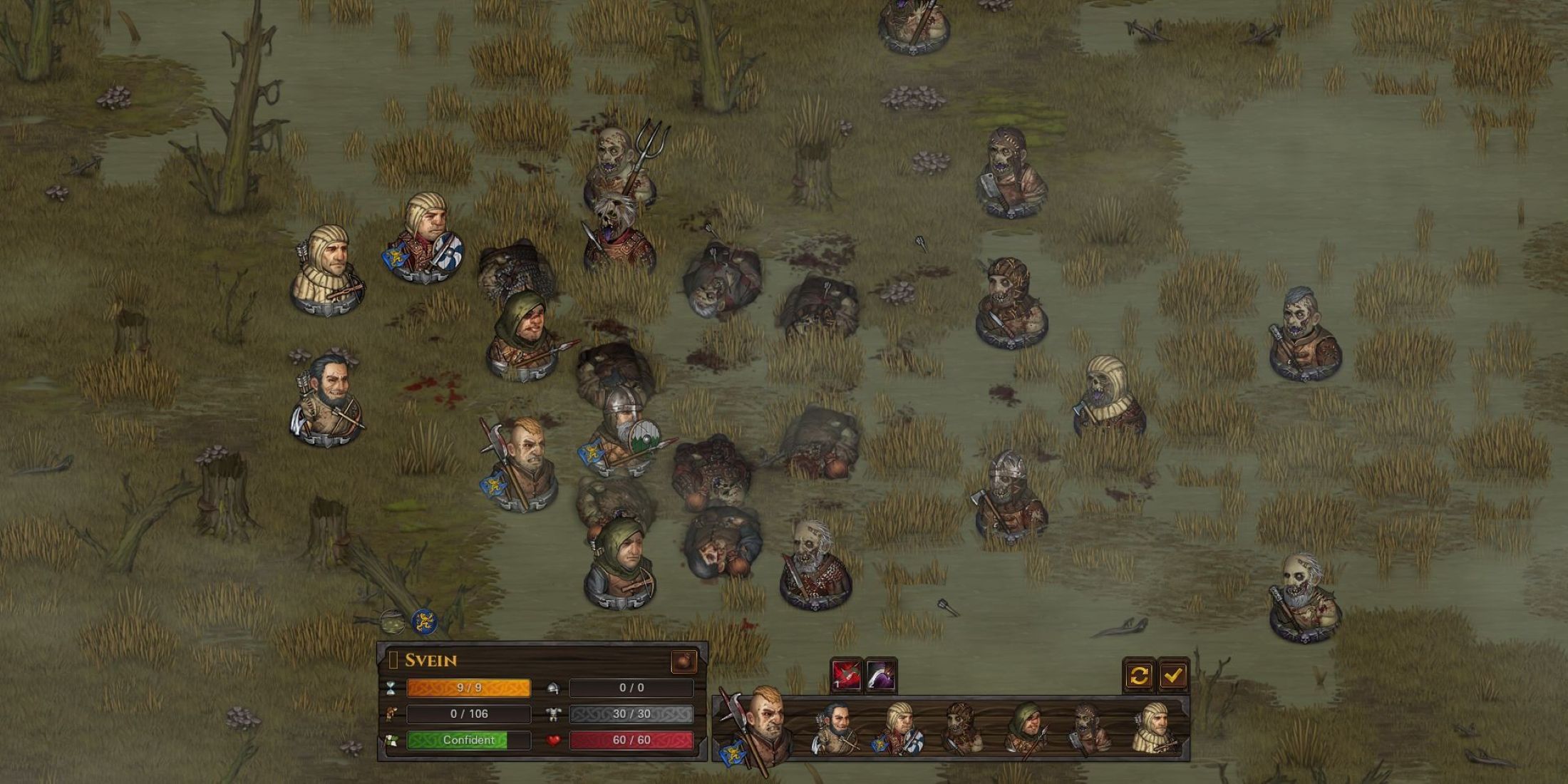This screenshot has height=784, width=1568.
Task: Click the orange 9/9 action points bar
Action: pos(468,688)
